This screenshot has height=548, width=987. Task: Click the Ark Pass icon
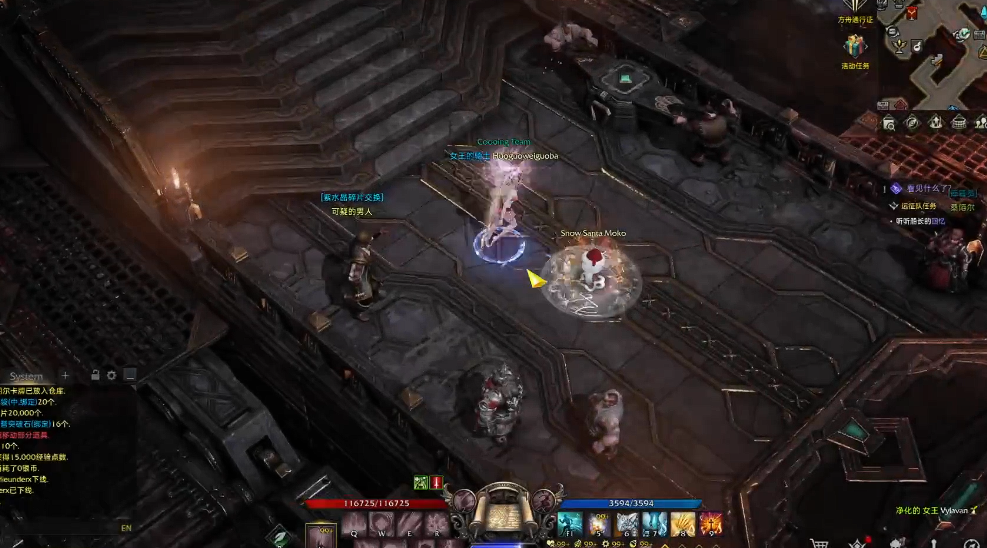click(855, 7)
